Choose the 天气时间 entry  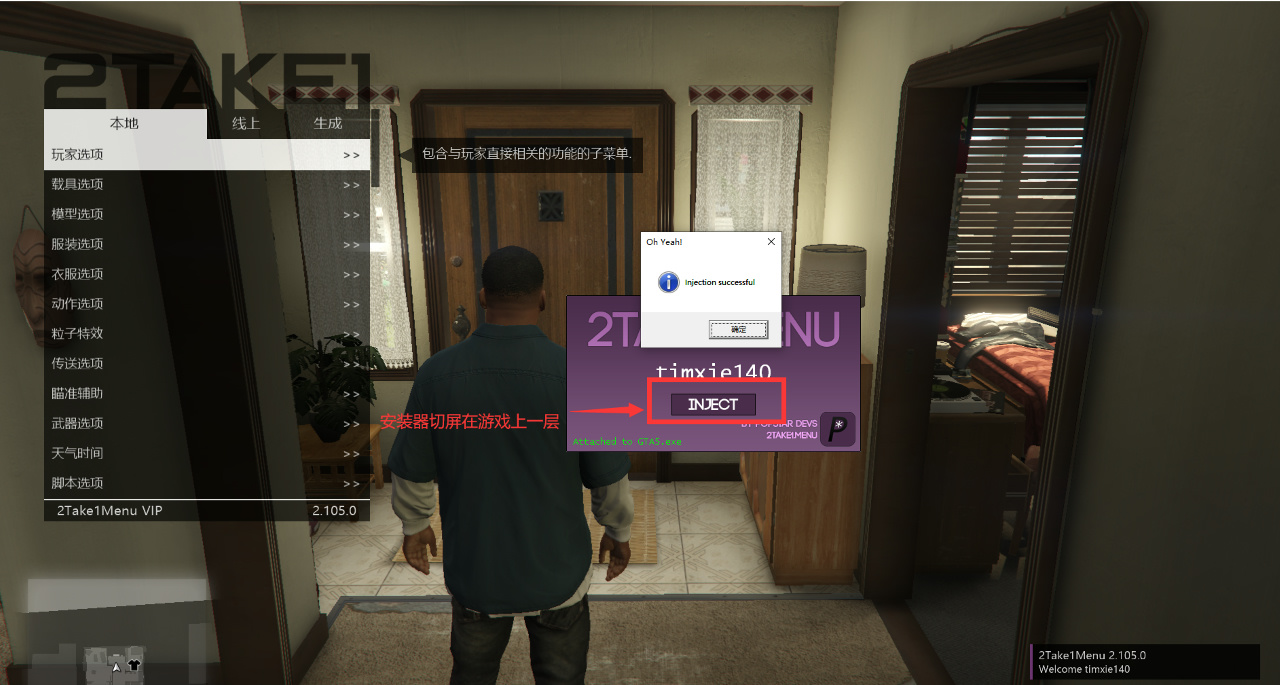click(x=207, y=454)
